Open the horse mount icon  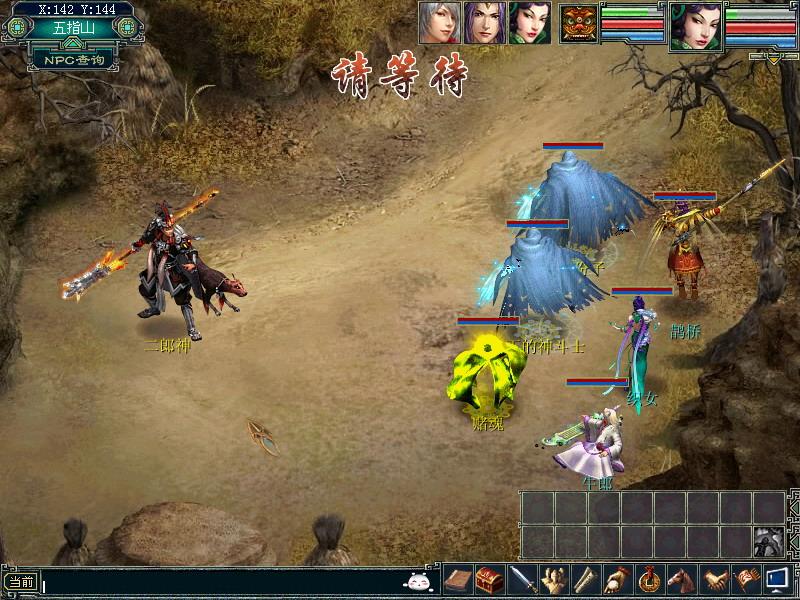(x=681, y=580)
